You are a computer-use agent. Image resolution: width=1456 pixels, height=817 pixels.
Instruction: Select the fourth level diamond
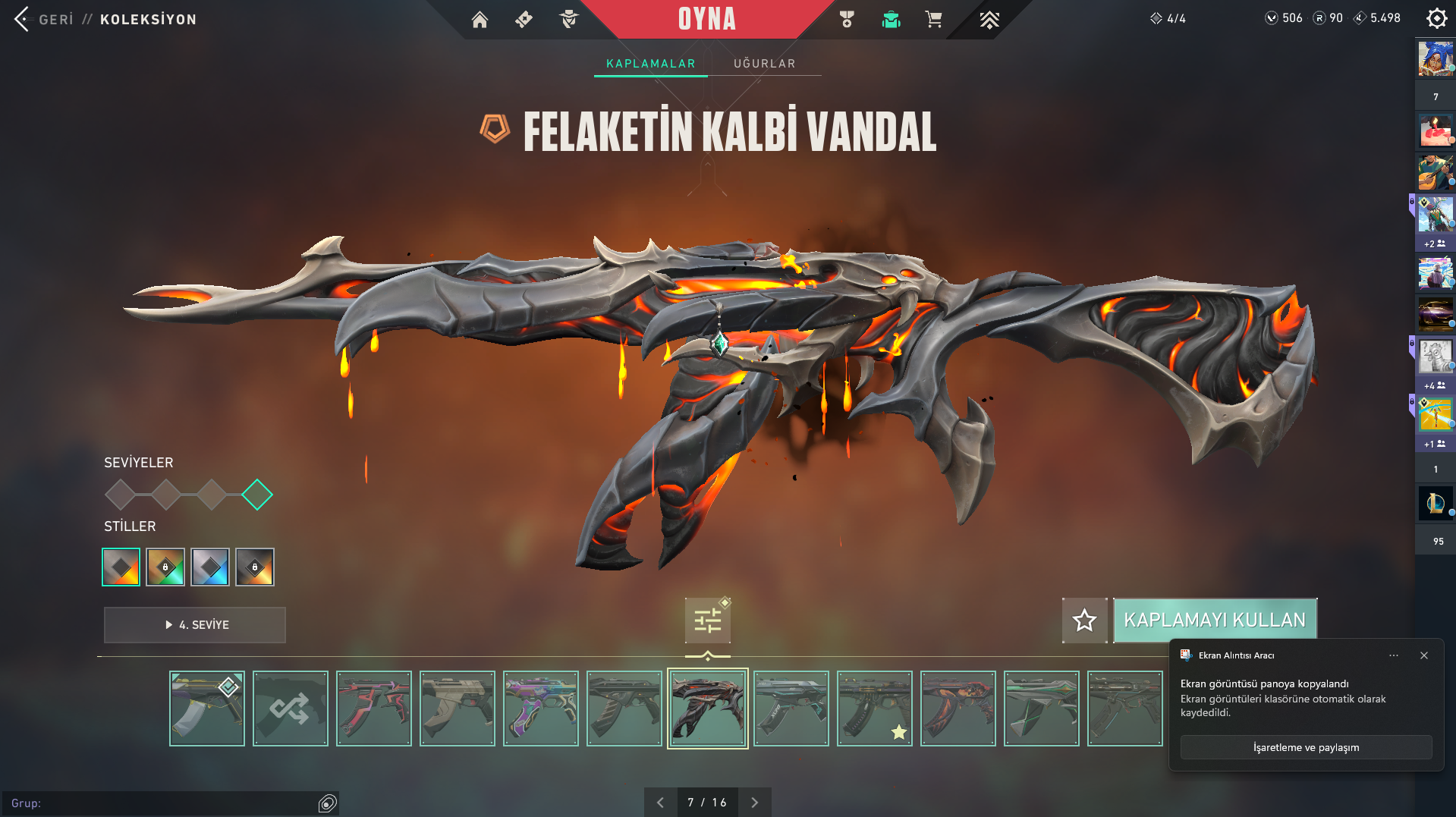click(x=257, y=495)
